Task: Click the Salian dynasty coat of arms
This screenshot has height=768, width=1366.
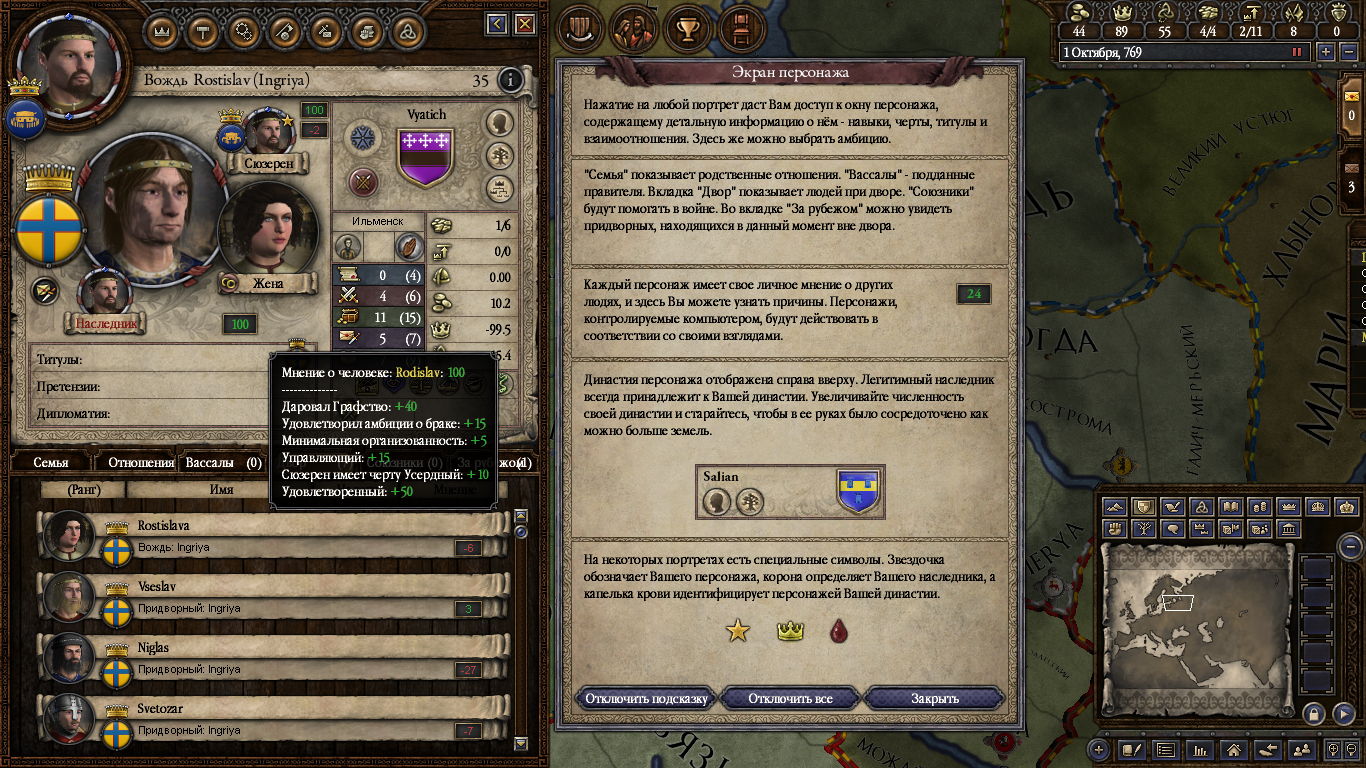Action: 858,491
